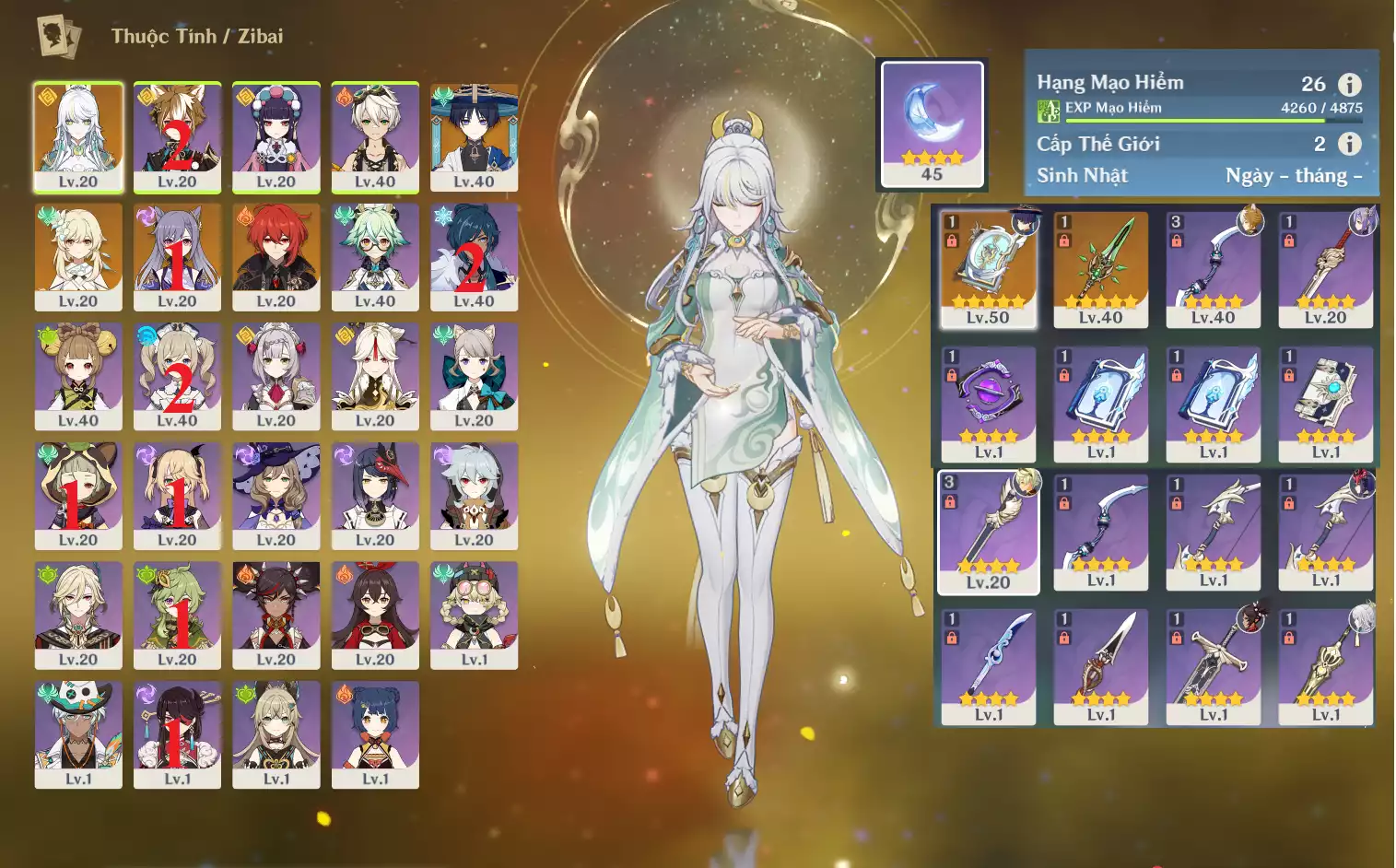Open the Lv.50 five-star catalyst weapon
This screenshot has width=1396, height=868.
(988, 269)
